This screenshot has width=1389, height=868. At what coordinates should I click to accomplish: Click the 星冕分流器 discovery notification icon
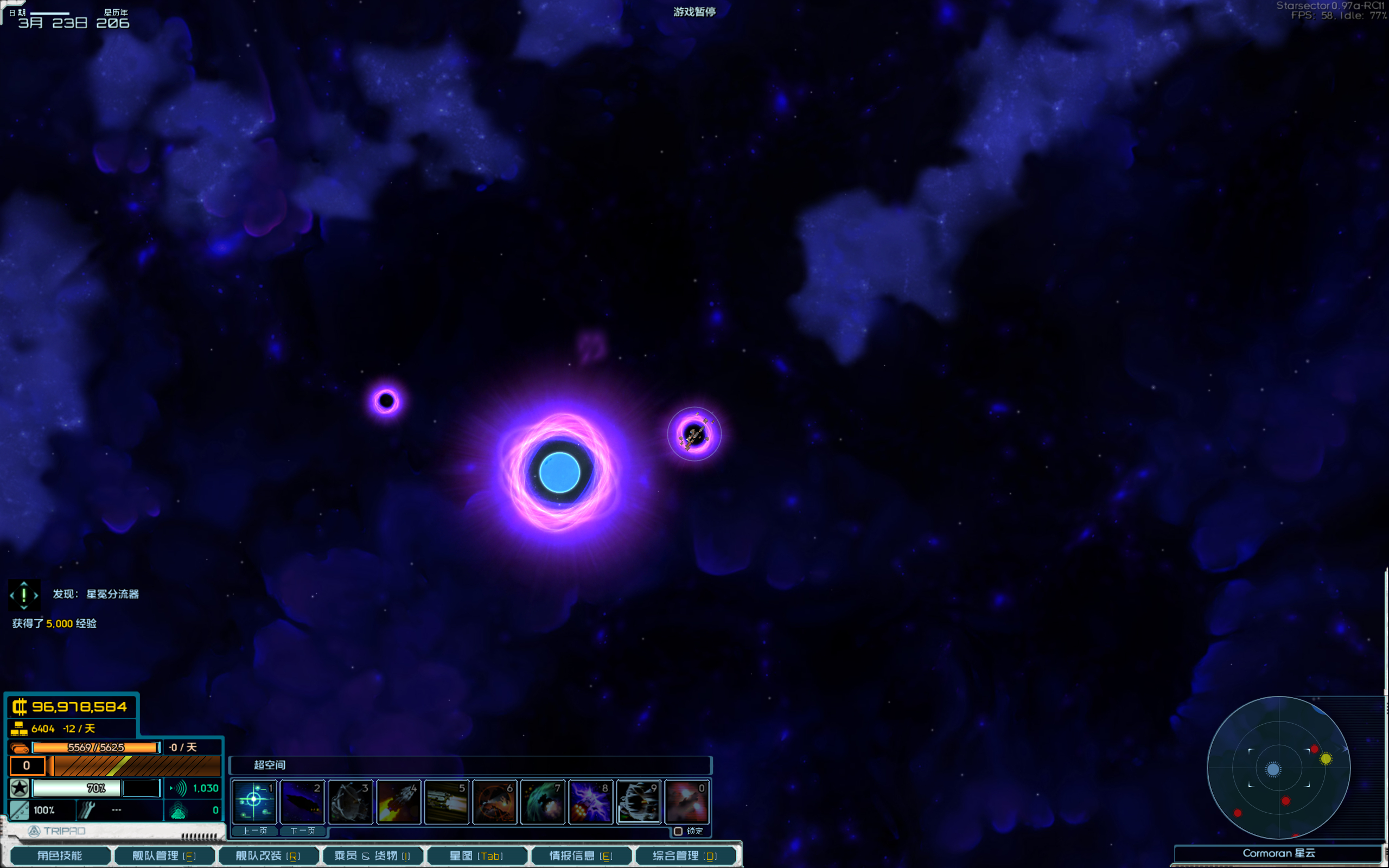click(x=23, y=595)
